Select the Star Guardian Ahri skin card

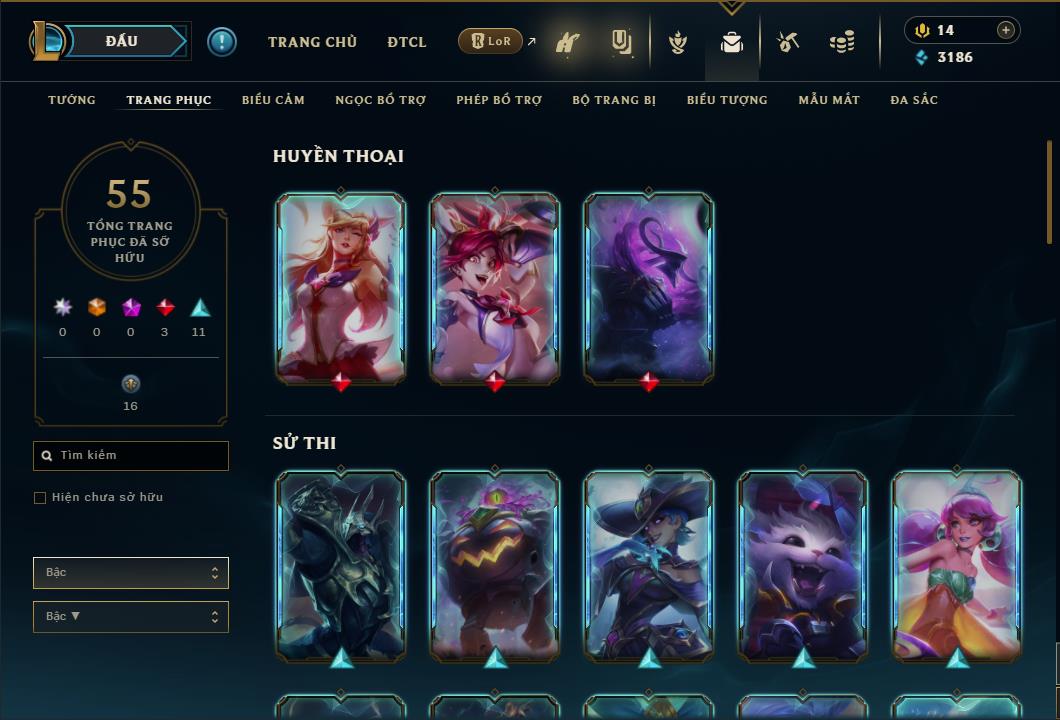point(341,288)
